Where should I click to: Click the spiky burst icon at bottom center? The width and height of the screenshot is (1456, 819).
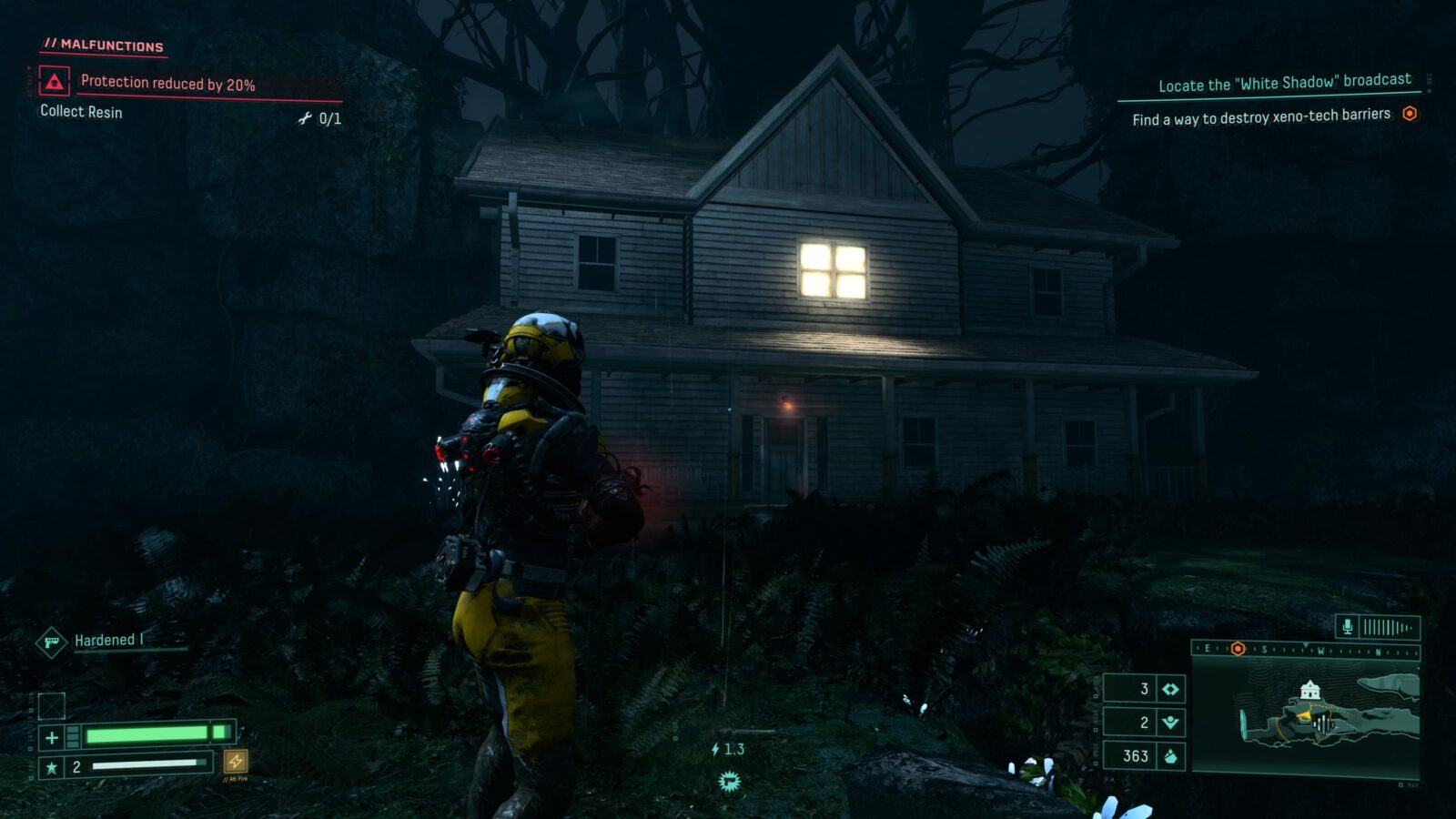point(729,781)
